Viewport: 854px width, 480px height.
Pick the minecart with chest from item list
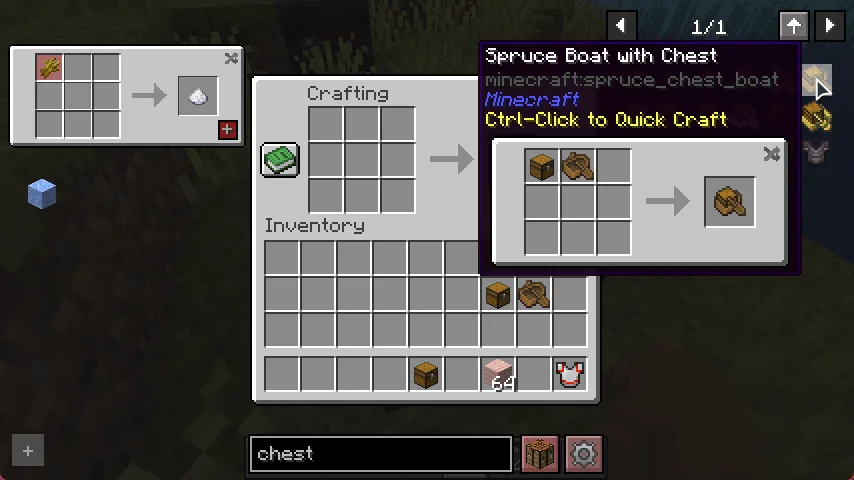pos(817,118)
